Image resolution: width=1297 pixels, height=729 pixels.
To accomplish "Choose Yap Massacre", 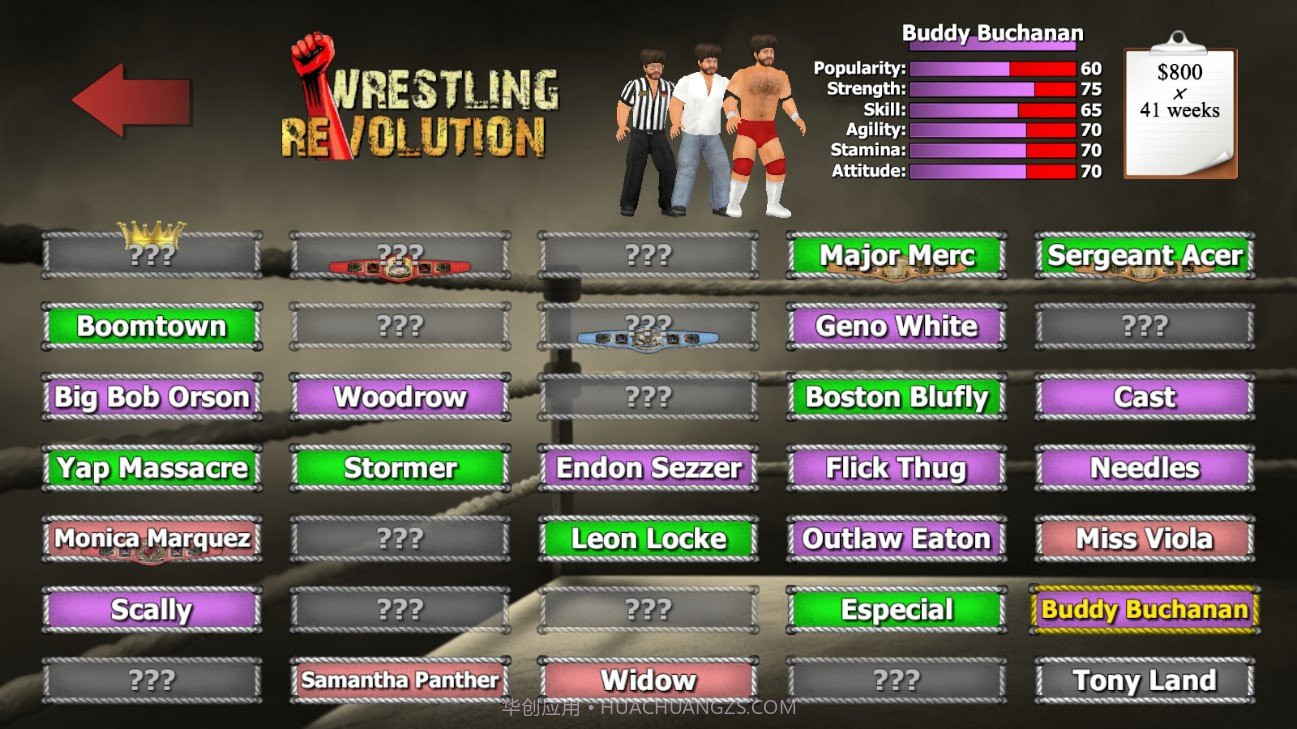I will (x=152, y=469).
